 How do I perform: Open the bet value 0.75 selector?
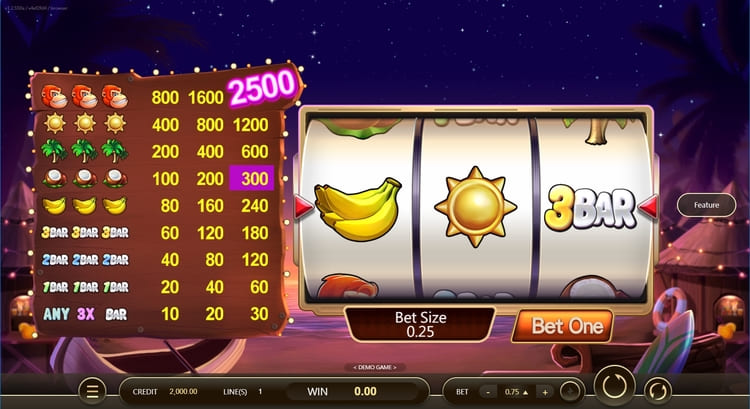(x=515, y=391)
